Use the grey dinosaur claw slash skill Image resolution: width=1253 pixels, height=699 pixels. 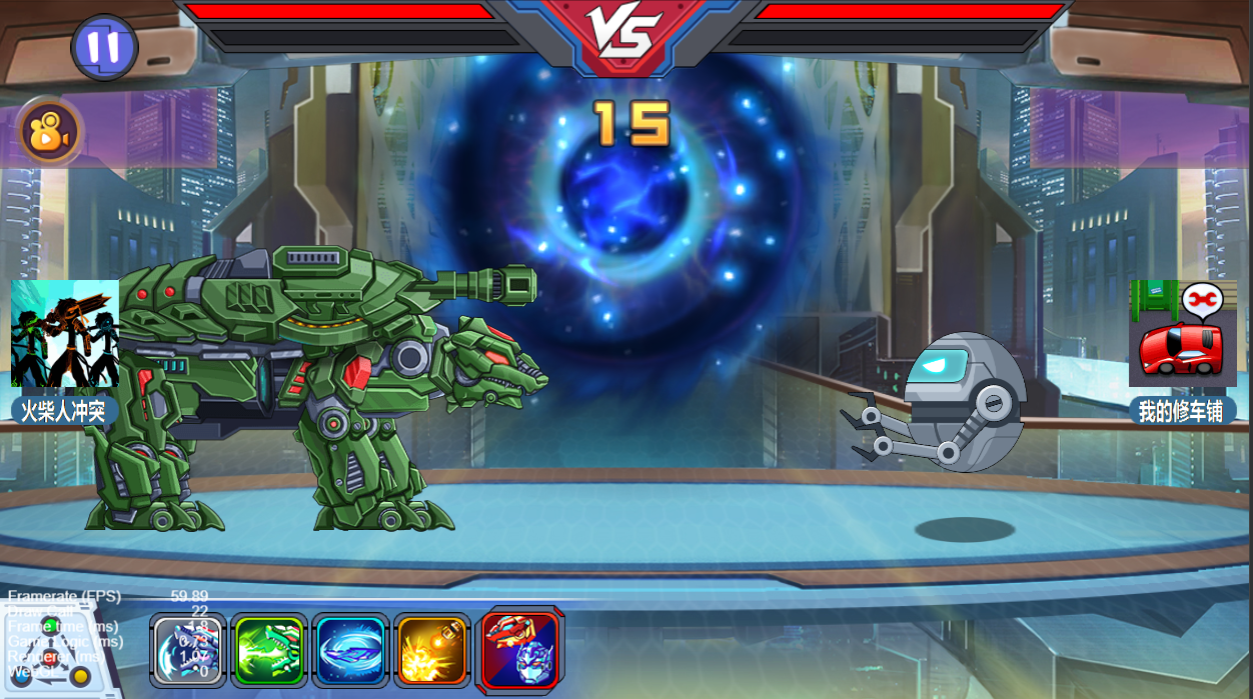[188, 650]
